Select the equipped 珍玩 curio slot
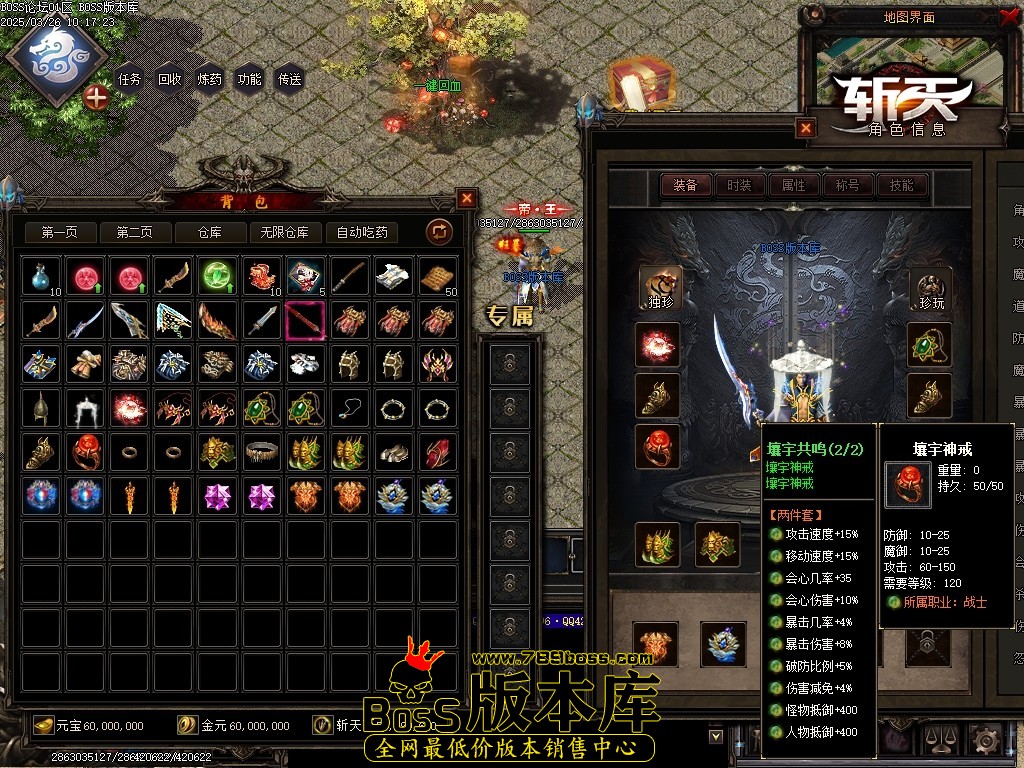 929,288
